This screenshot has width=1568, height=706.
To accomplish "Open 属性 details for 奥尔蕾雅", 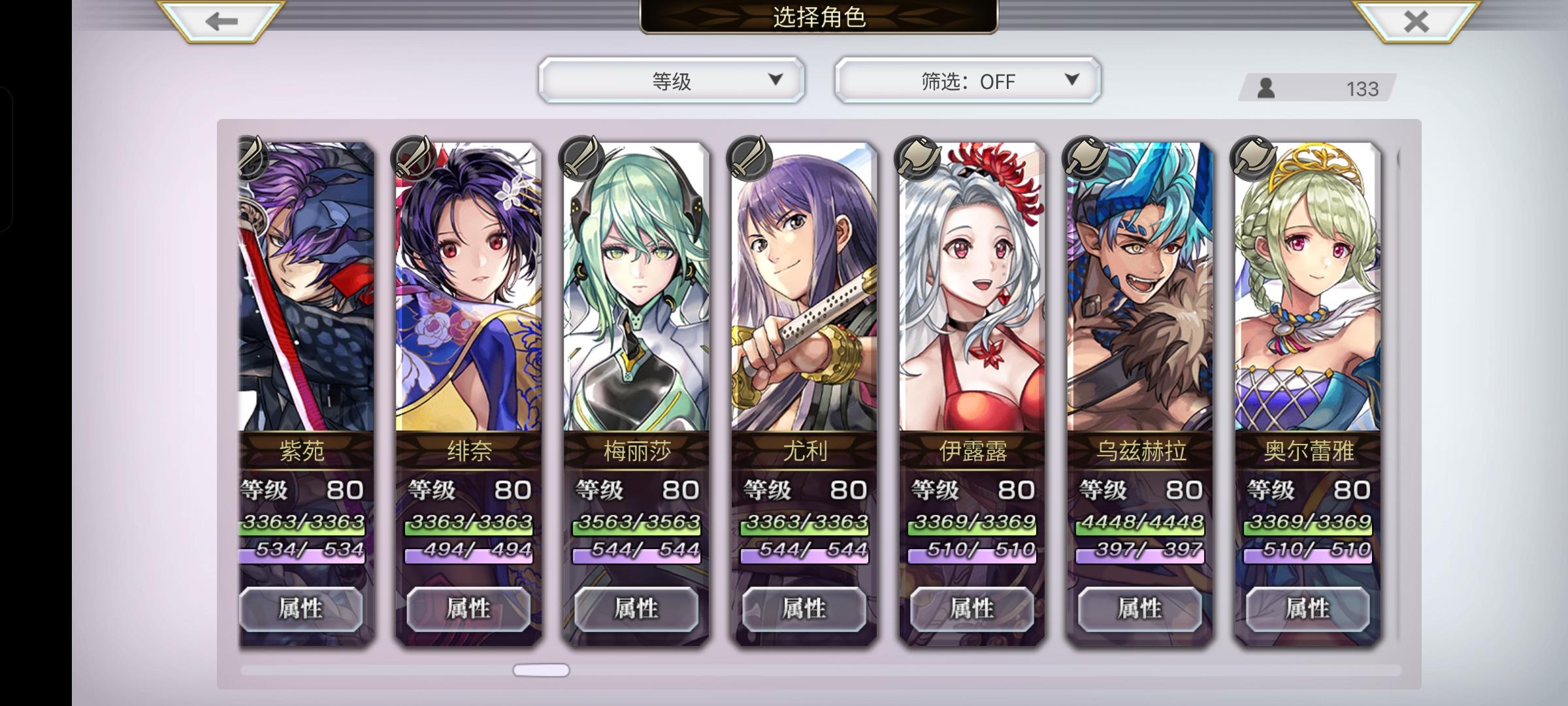I will point(1307,608).
